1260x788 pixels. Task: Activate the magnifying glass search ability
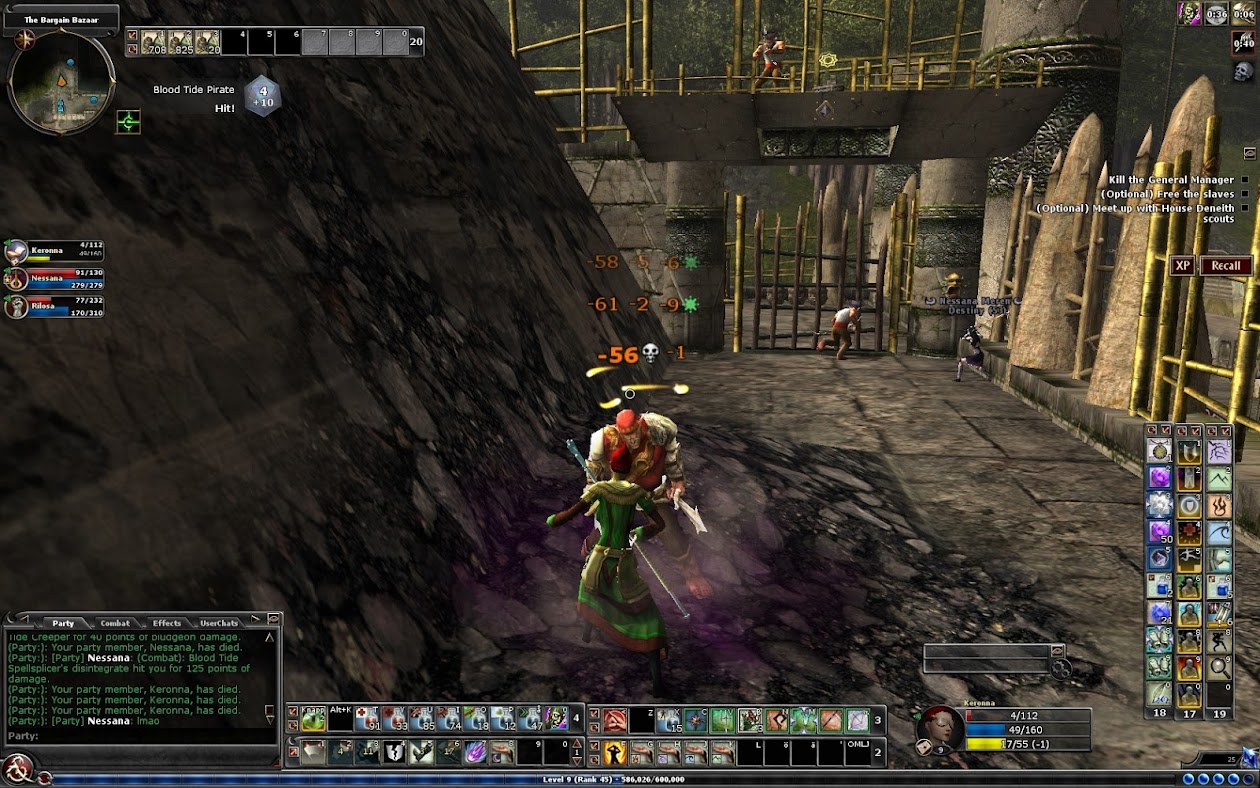click(x=1218, y=668)
